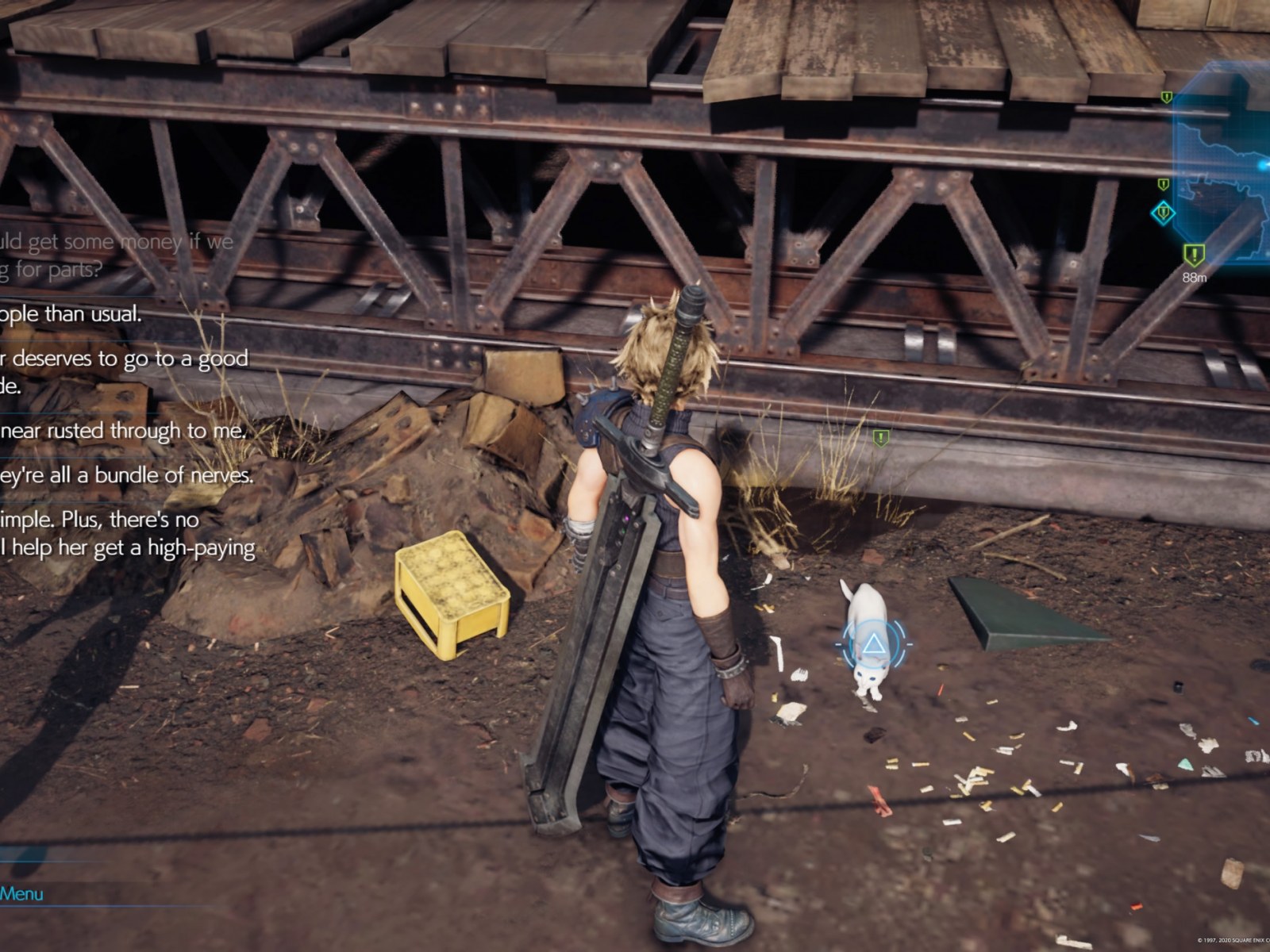Click the quest marker inside the cyan diamond
Screen dimensions: 1270x952
[1164, 213]
